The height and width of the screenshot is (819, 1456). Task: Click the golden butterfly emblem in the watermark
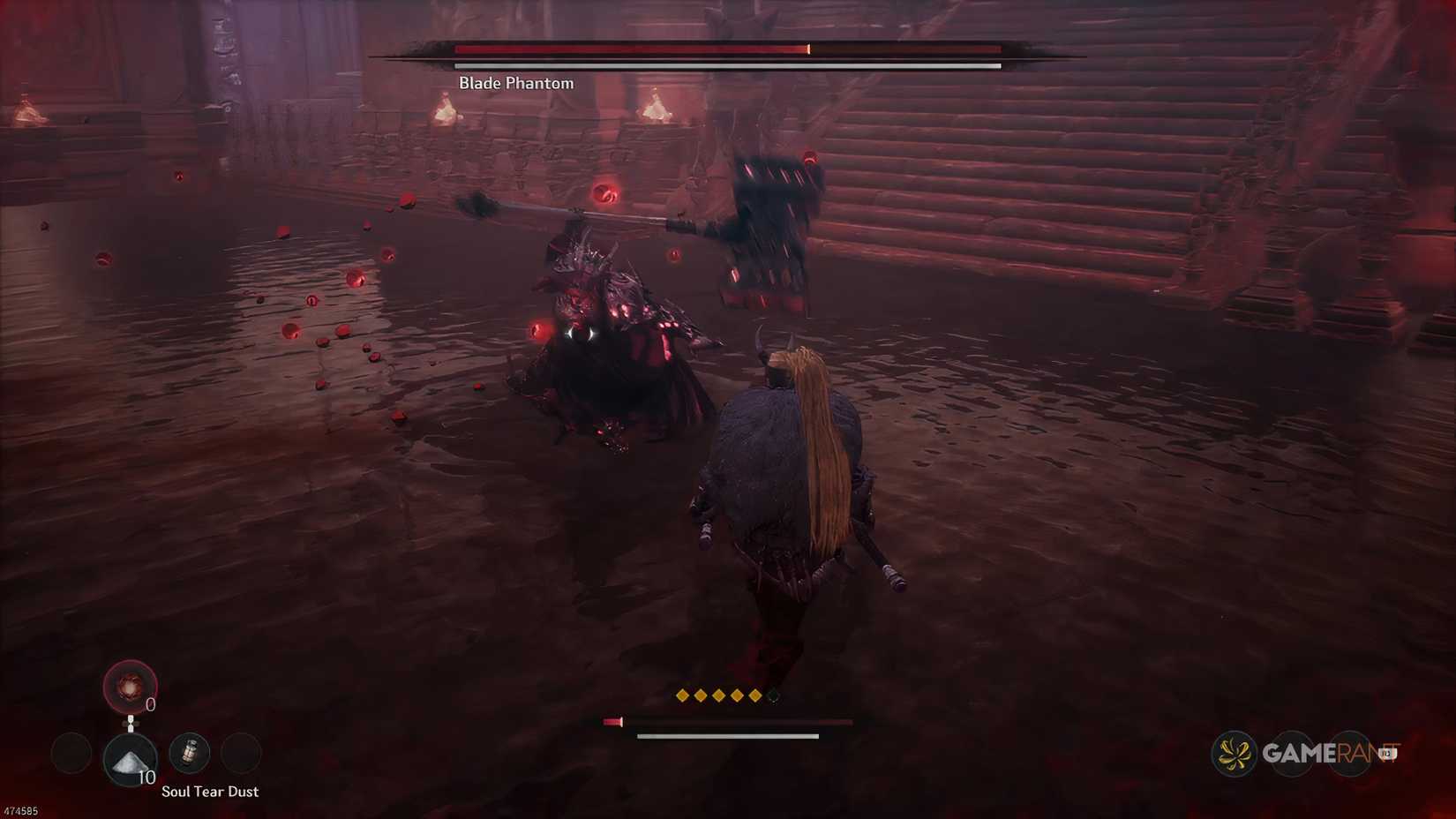[x=1235, y=755]
